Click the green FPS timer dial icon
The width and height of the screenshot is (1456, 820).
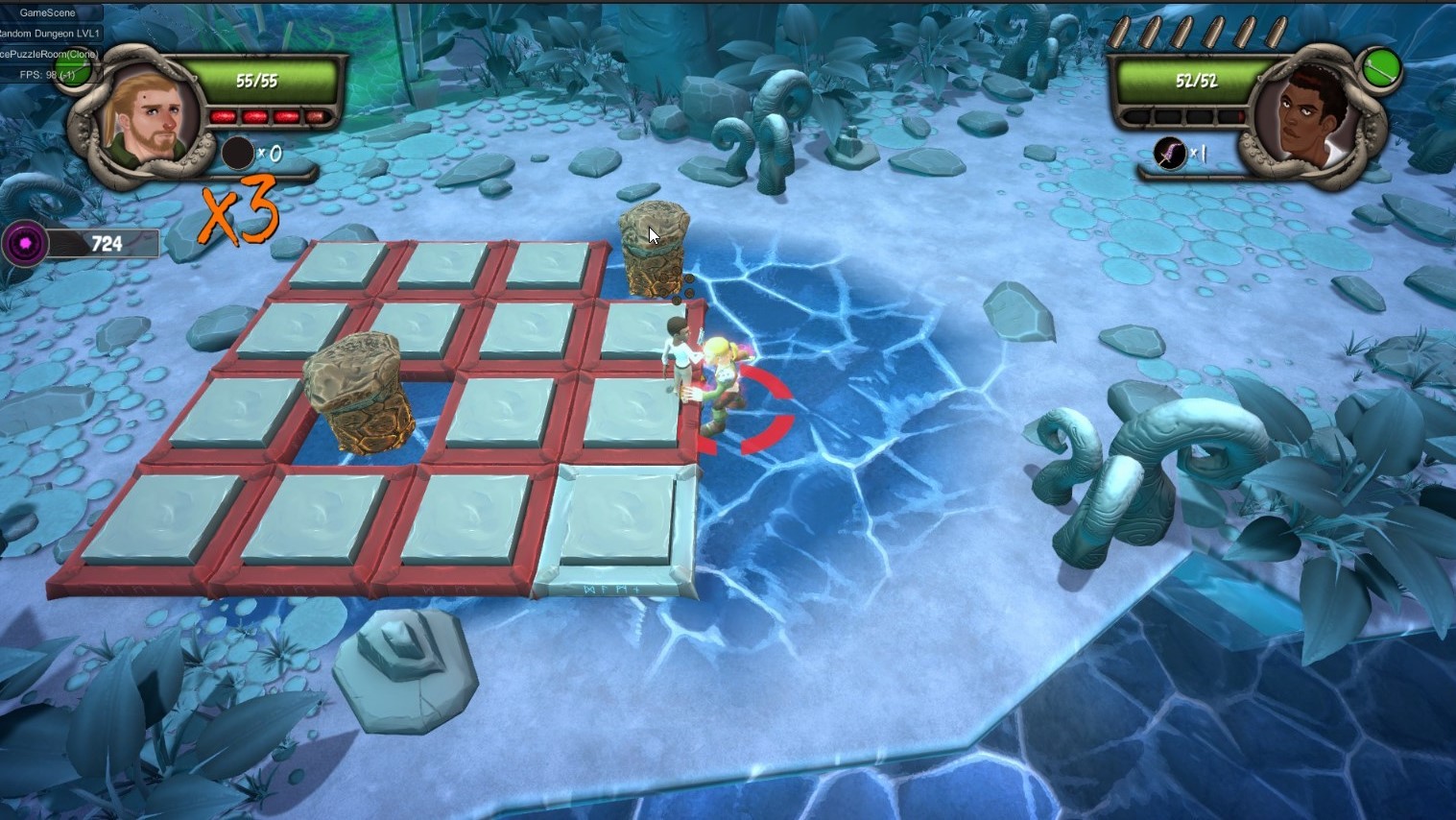pos(74,72)
